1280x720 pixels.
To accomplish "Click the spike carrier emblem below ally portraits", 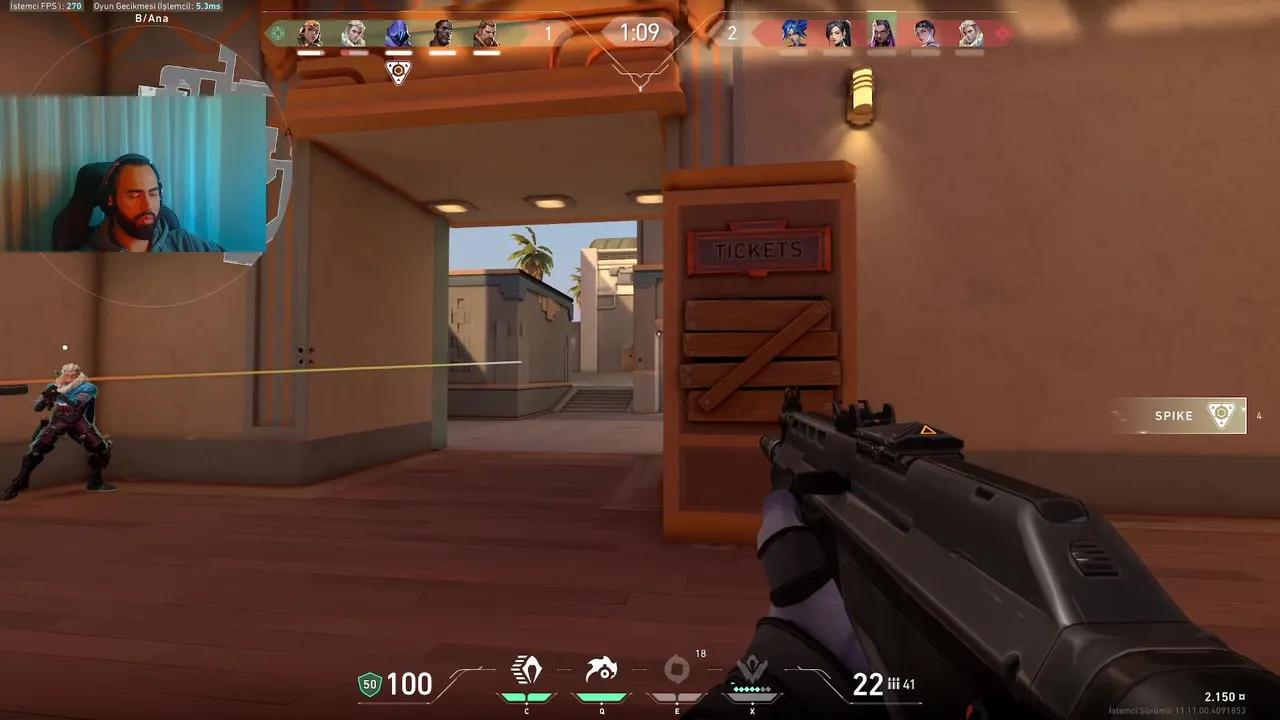I will tap(399, 71).
